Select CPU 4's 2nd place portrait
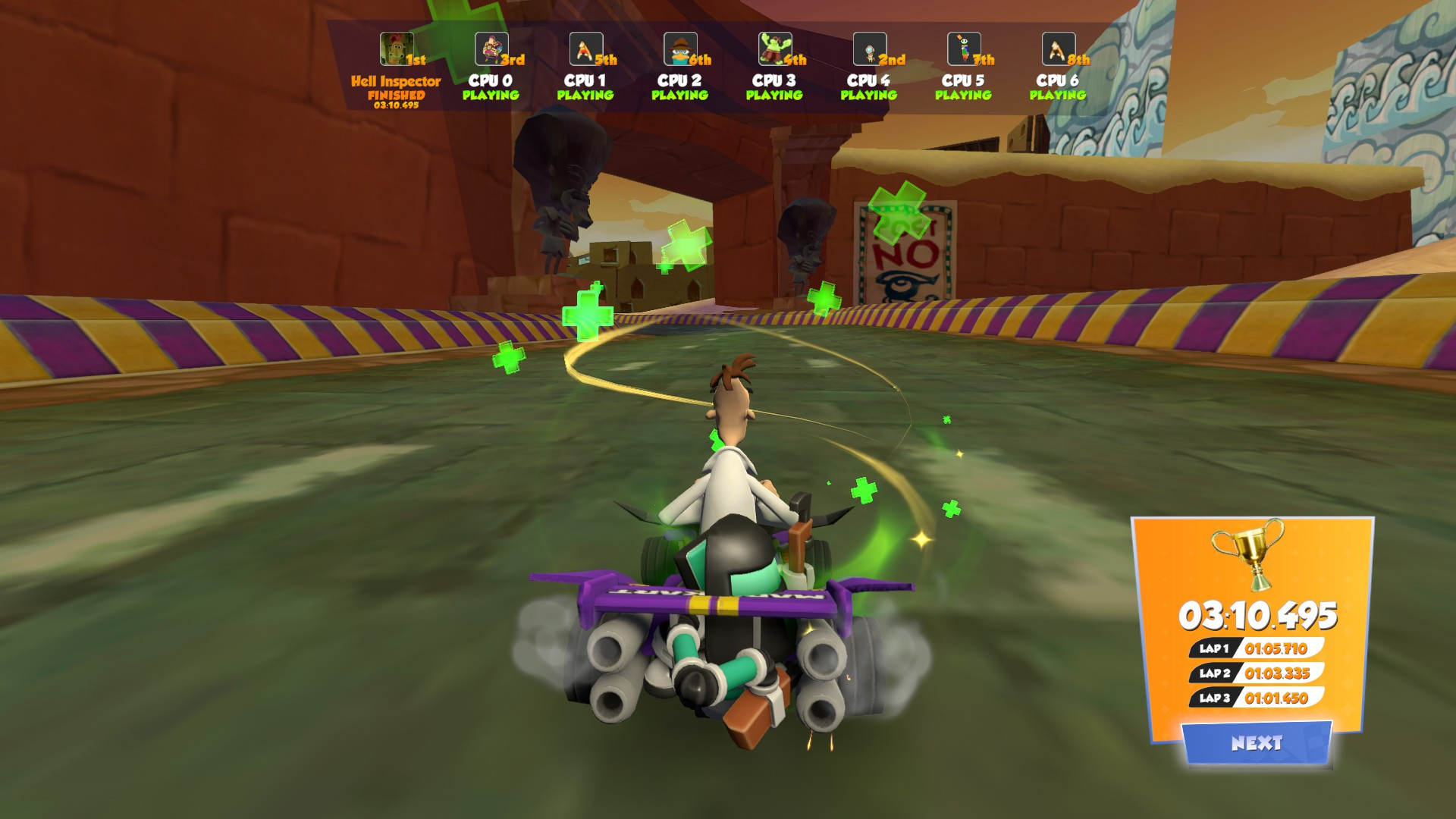The height and width of the screenshot is (819, 1456). tap(869, 49)
